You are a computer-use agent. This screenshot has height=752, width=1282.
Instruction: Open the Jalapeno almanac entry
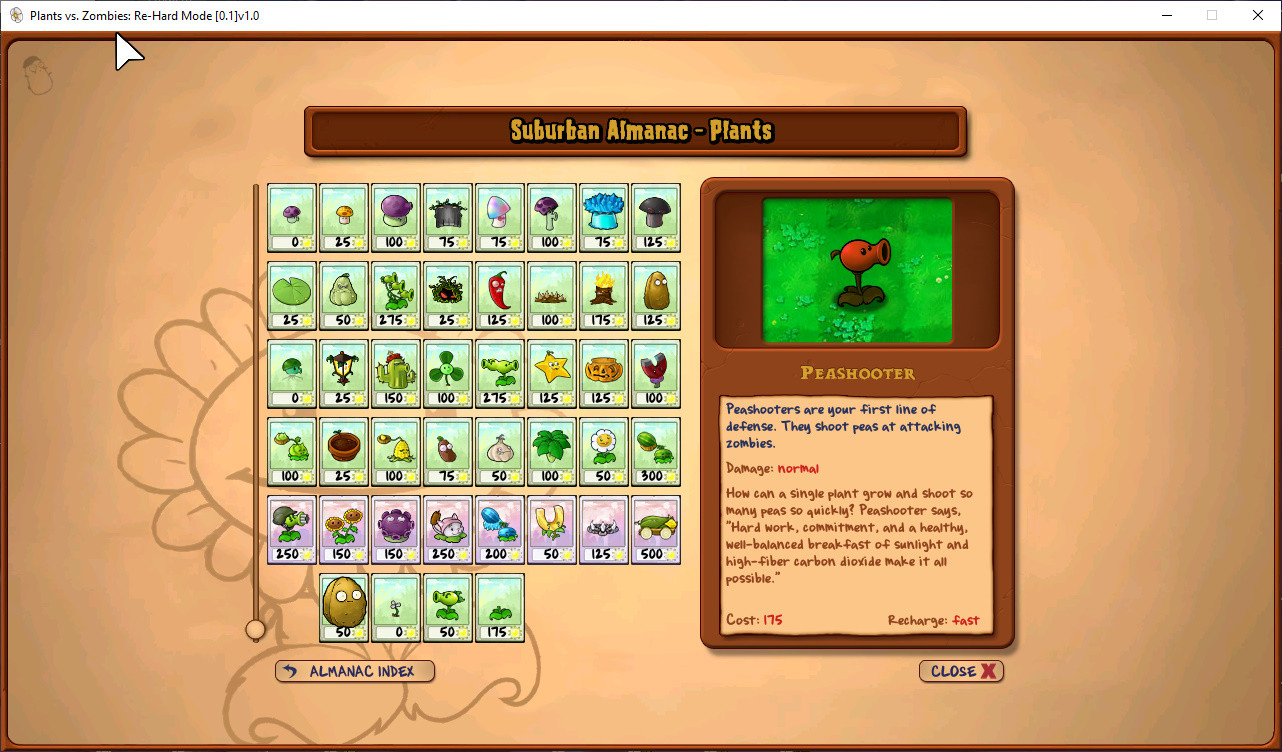coord(500,295)
